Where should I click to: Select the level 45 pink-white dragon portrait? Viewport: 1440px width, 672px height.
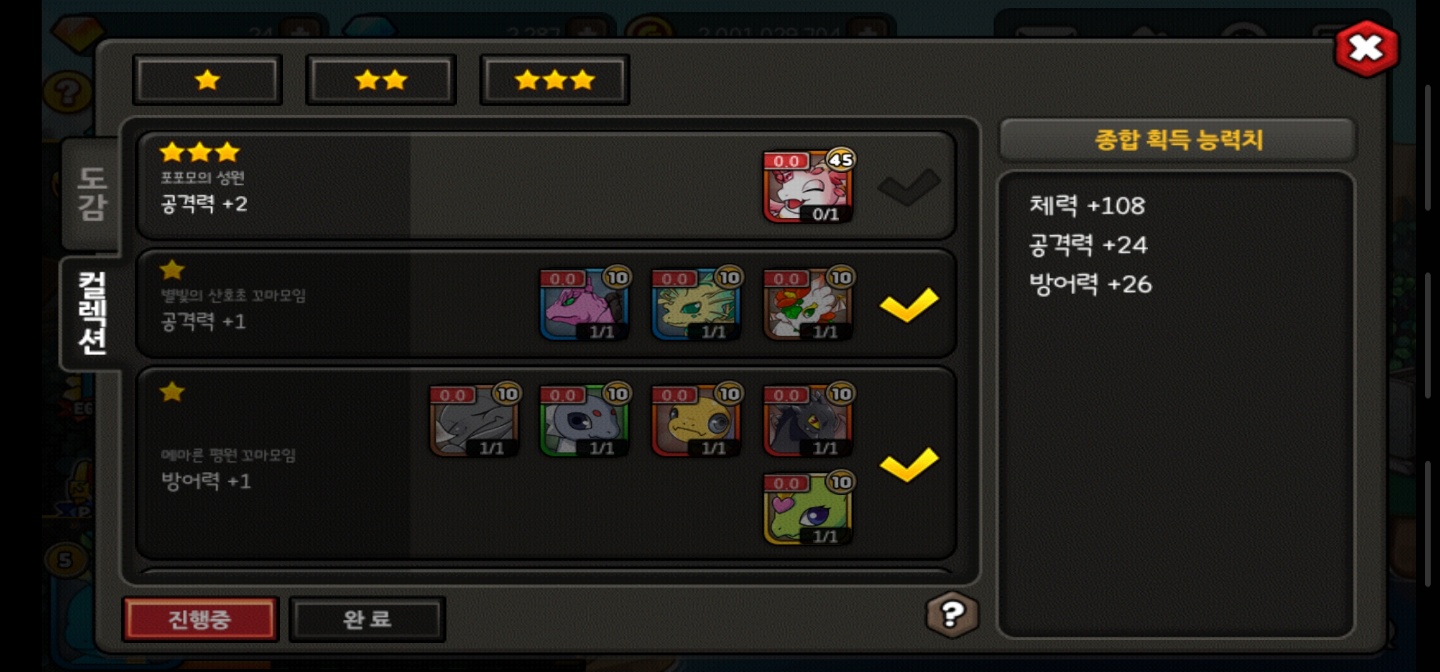(808, 187)
